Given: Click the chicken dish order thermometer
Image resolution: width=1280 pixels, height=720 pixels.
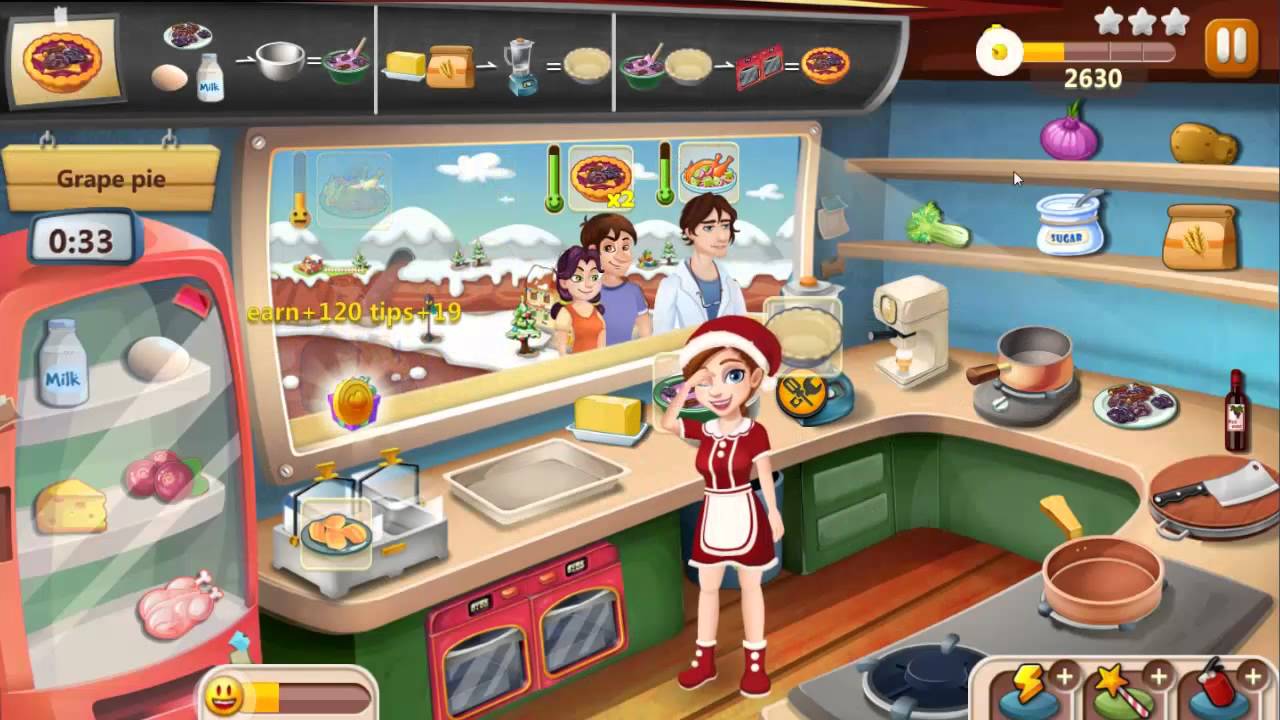Looking at the screenshot, I should click(665, 175).
